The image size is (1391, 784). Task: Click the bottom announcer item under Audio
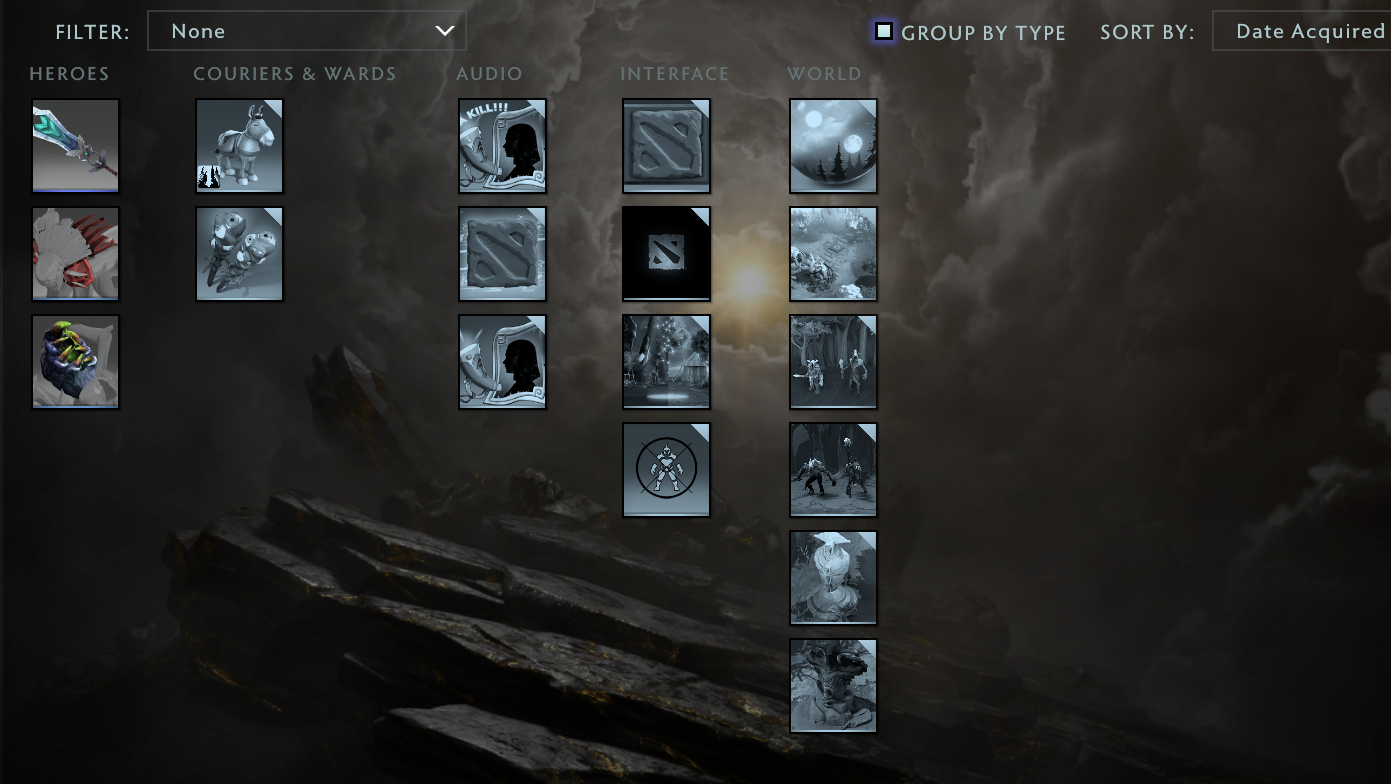[502, 361]
